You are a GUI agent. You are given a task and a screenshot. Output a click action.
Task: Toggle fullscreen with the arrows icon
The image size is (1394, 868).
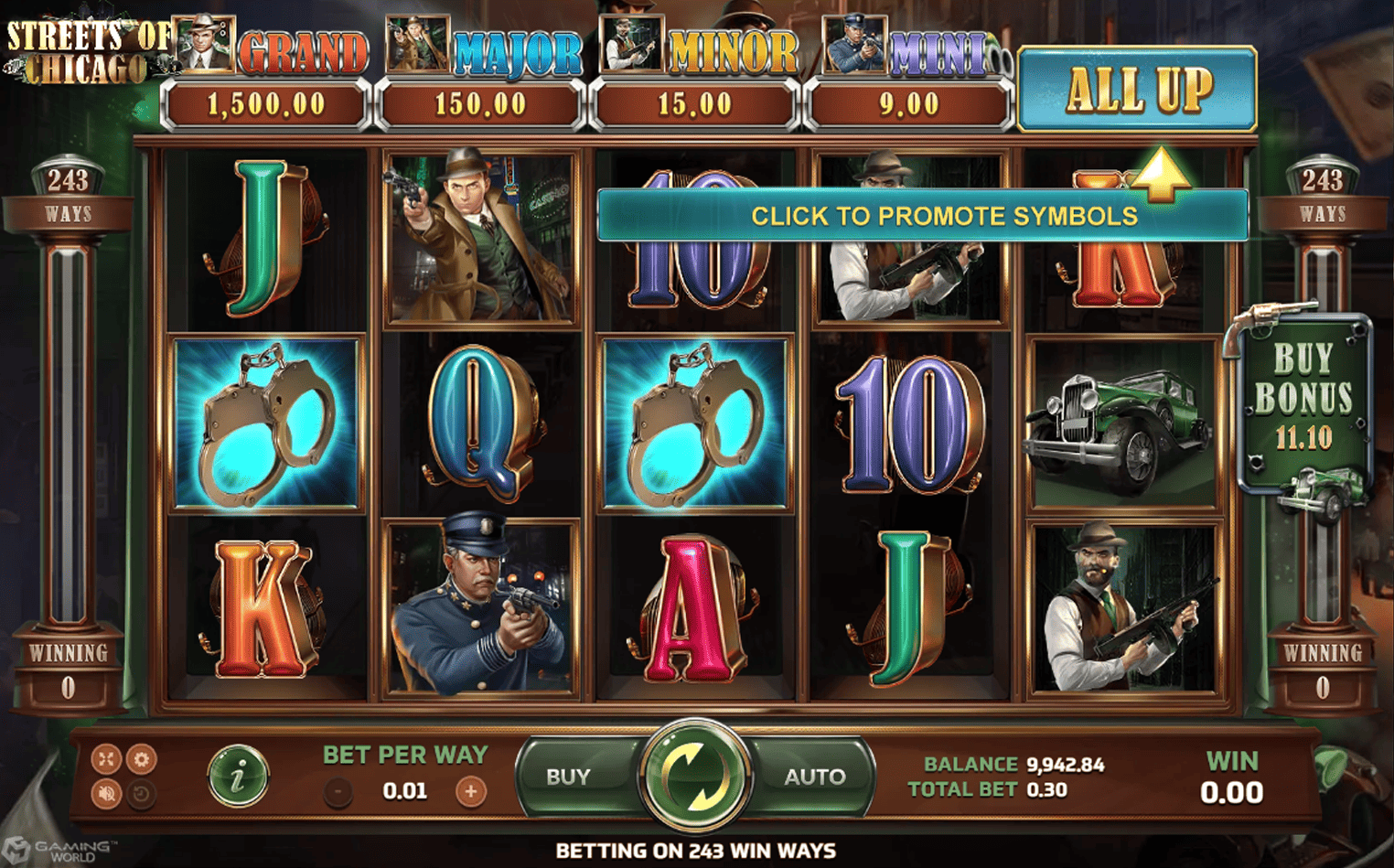106,759
